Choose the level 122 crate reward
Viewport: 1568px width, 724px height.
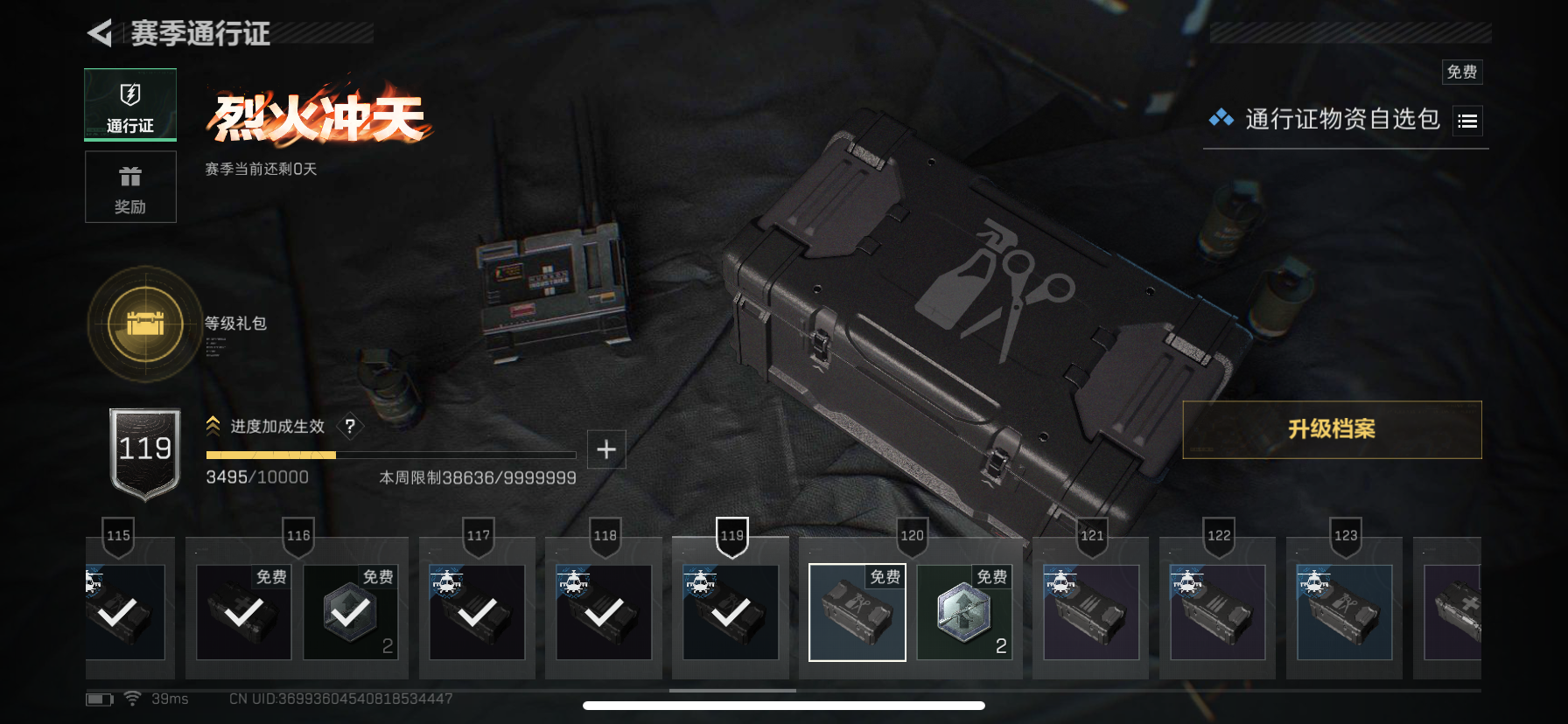click(1218, 612)
